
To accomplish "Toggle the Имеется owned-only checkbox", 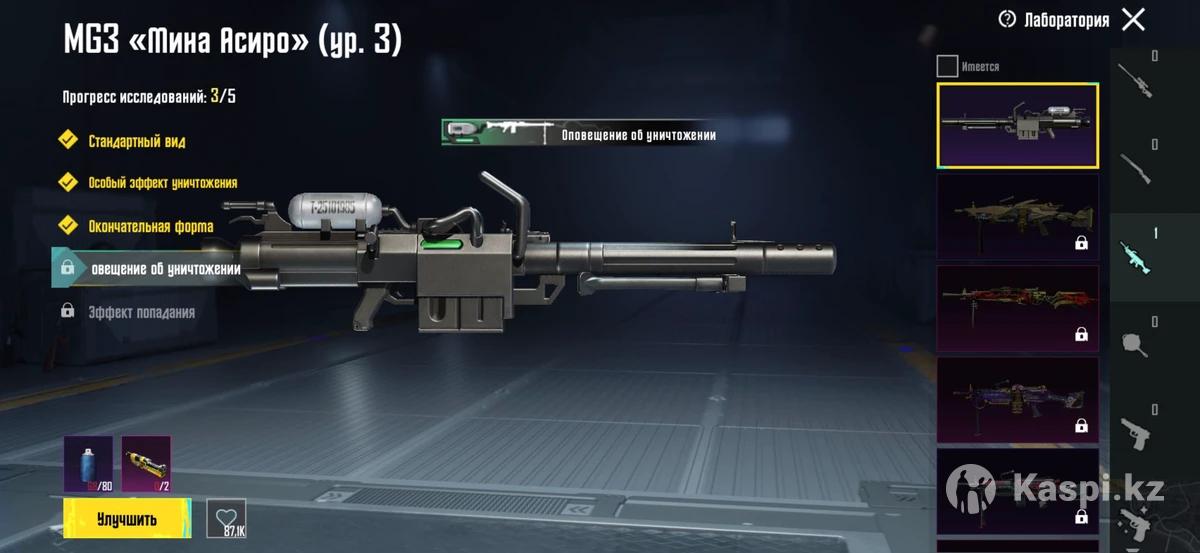I will pyautogui.click(x=947, y=67).
